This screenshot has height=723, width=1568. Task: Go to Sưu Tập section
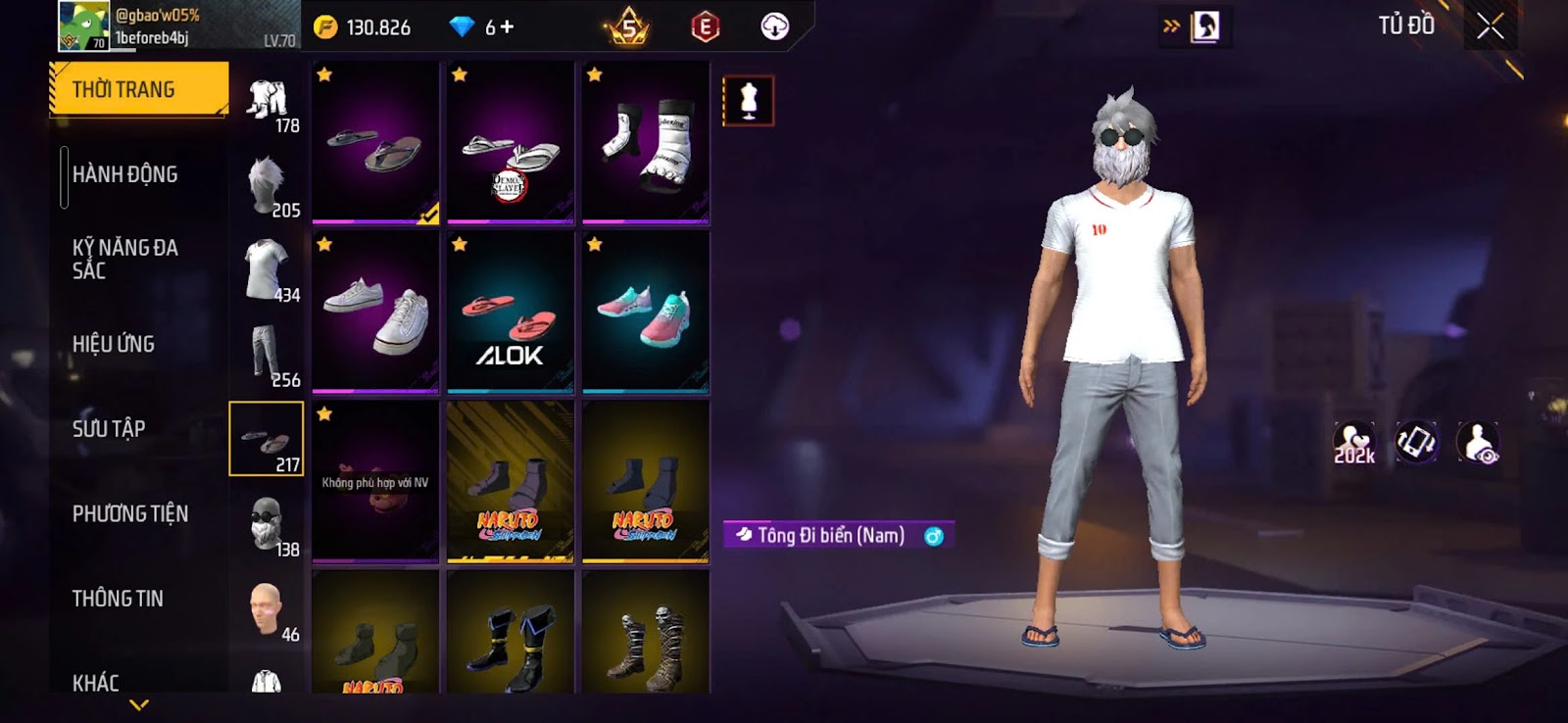coord(109,428)
